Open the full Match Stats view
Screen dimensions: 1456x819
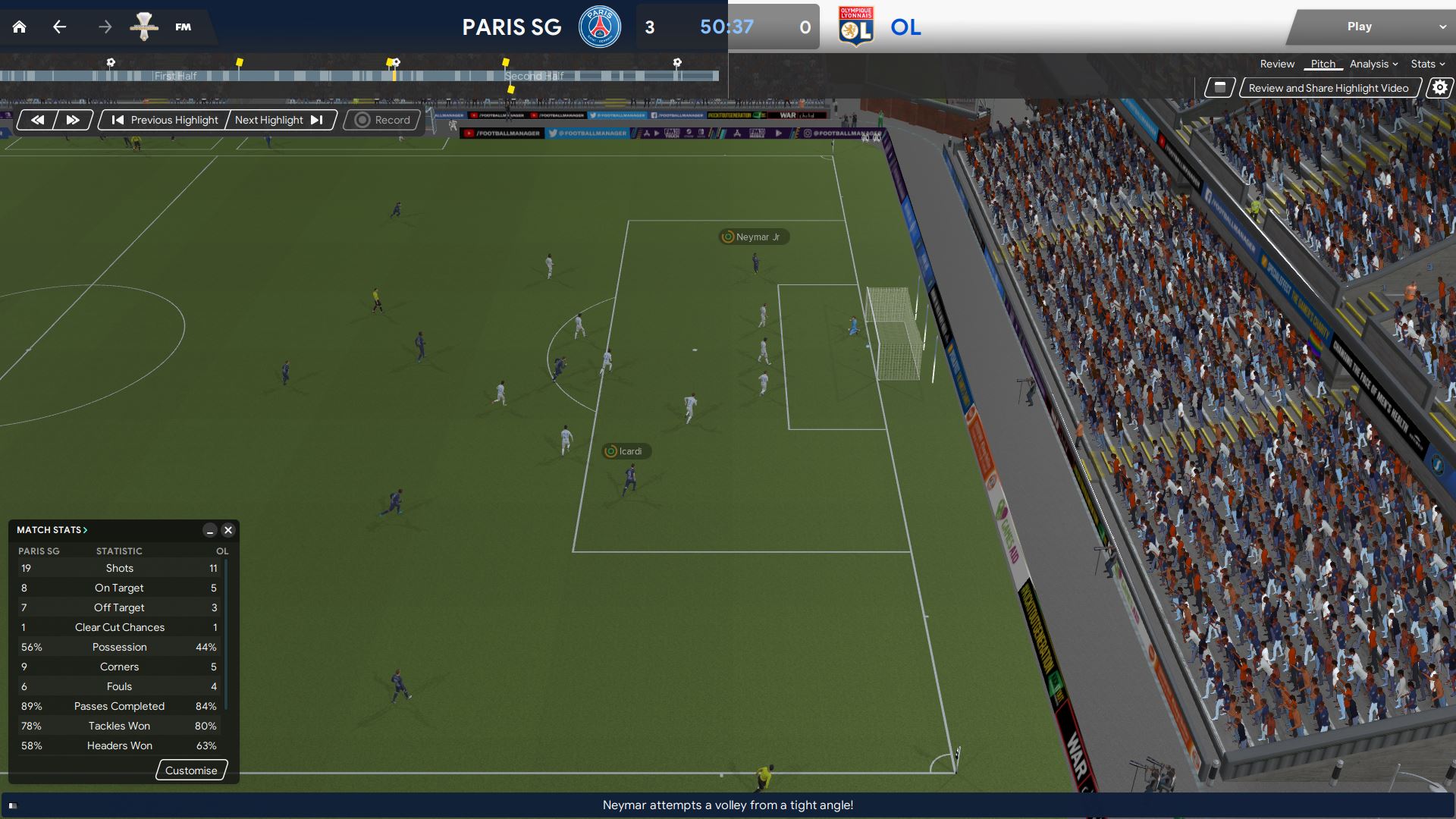coord(52,530)
